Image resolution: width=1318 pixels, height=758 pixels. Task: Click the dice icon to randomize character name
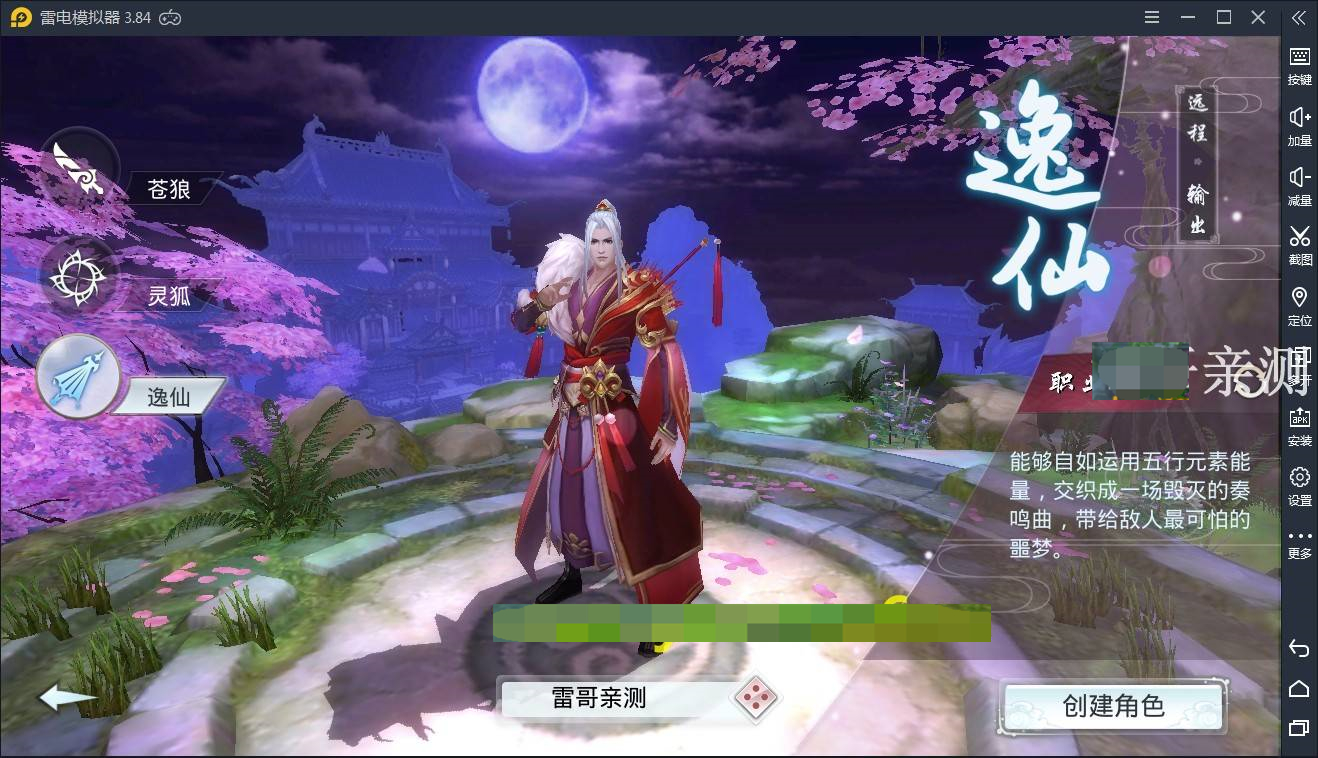pyautogui.click(x=758, y=701)
